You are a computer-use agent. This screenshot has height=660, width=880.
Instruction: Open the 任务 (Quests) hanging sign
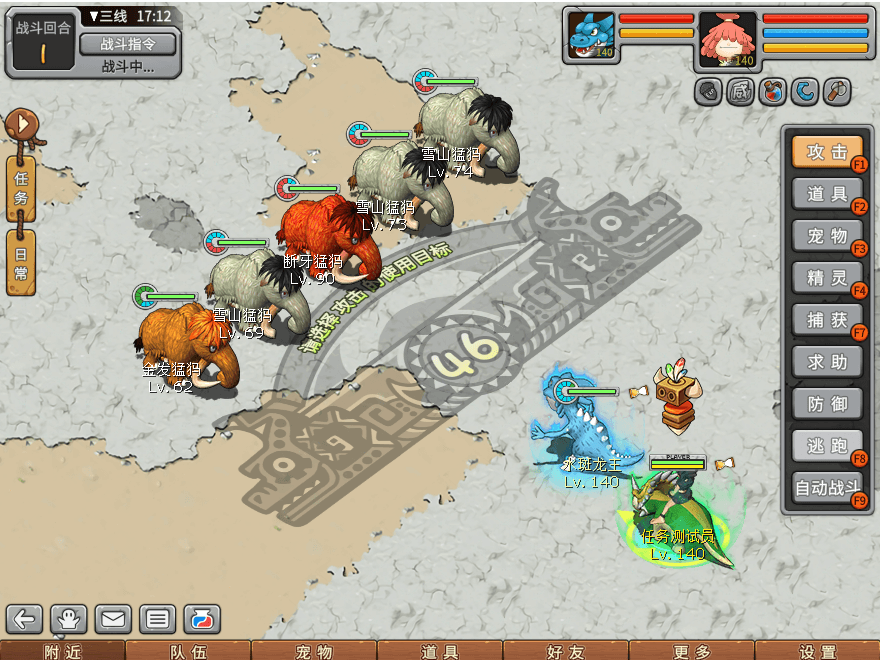21,187
